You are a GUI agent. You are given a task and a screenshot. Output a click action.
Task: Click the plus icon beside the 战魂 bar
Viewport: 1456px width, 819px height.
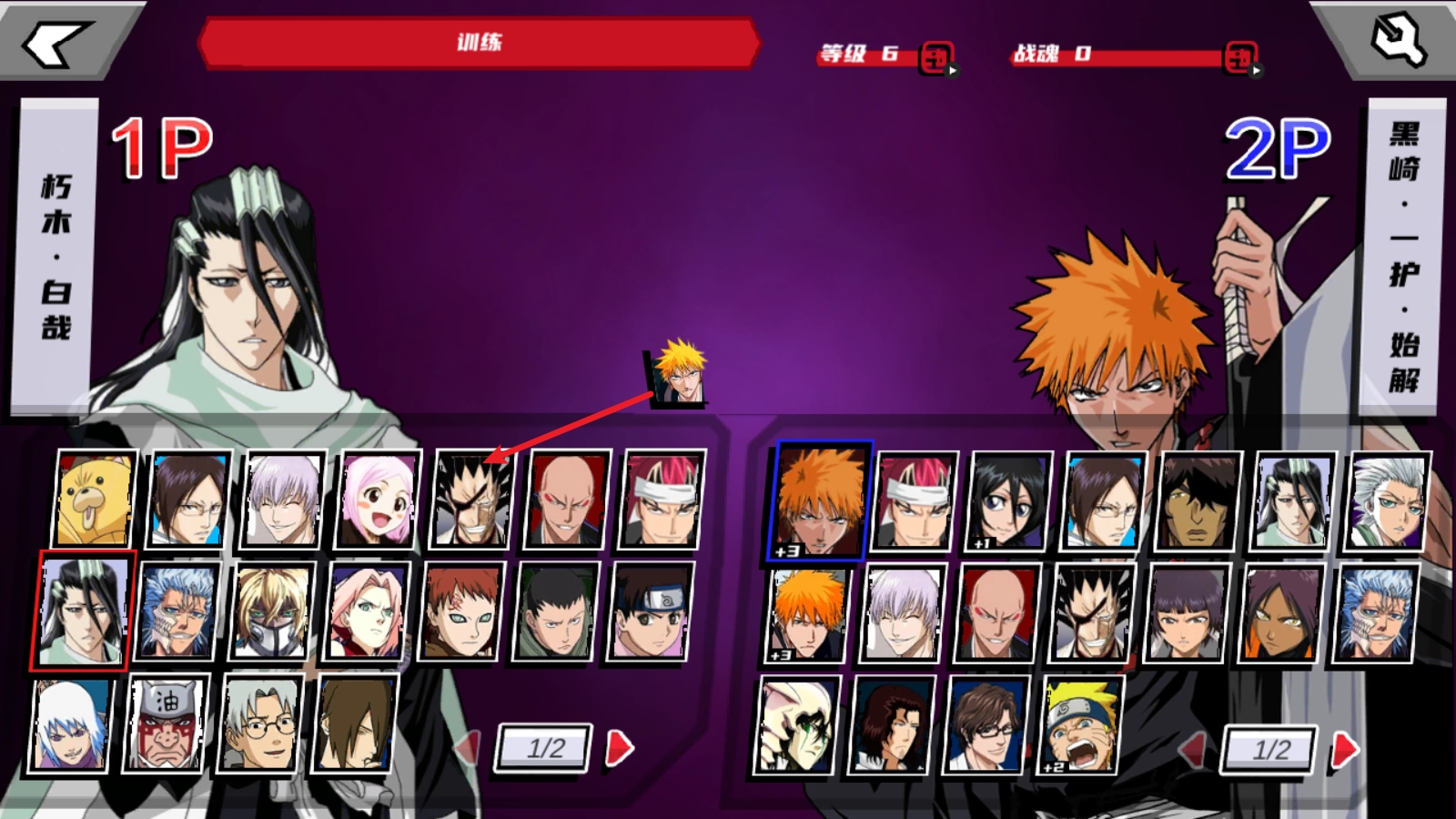1239,56
